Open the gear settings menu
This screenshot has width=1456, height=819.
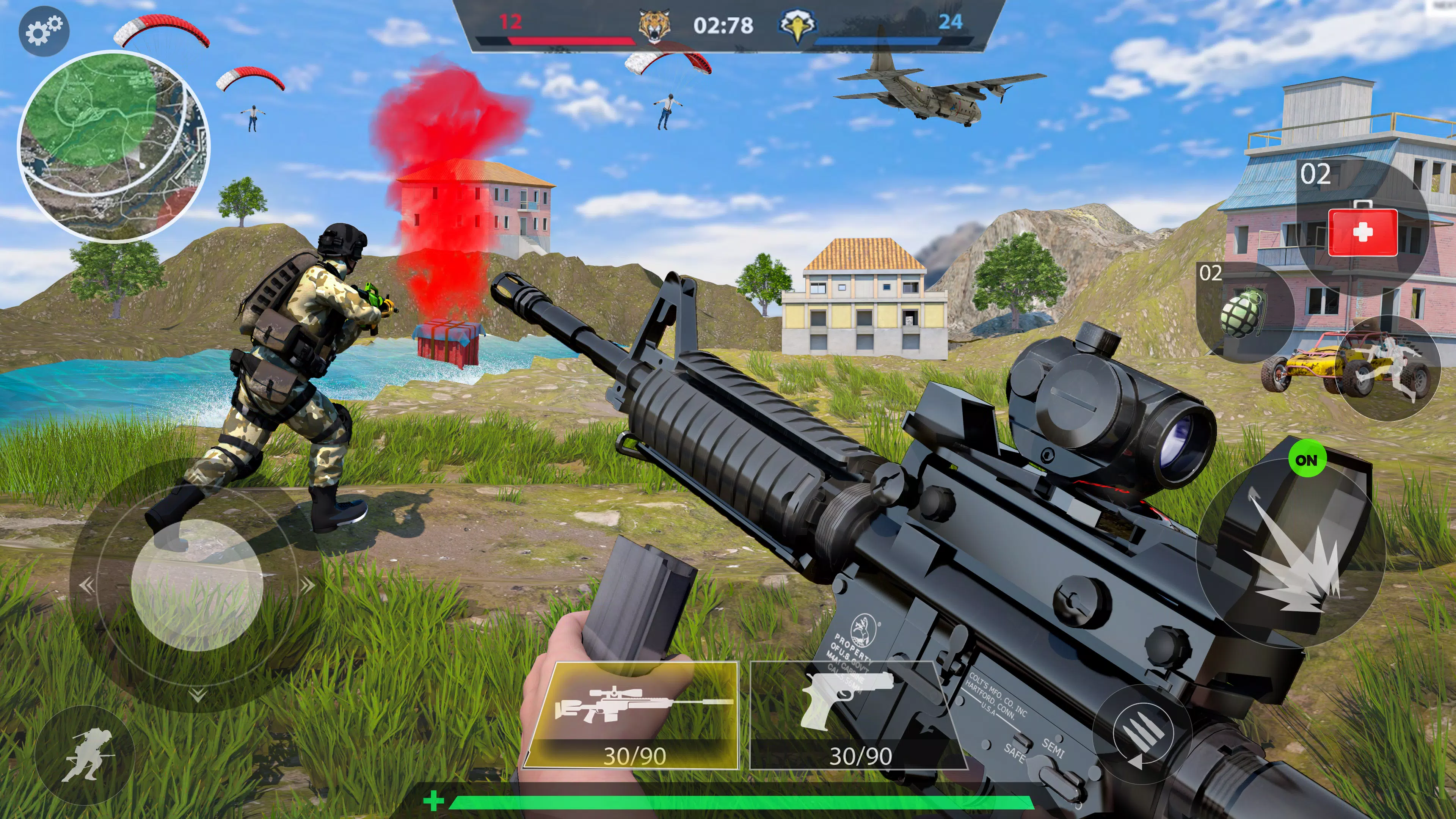(44, 30)
